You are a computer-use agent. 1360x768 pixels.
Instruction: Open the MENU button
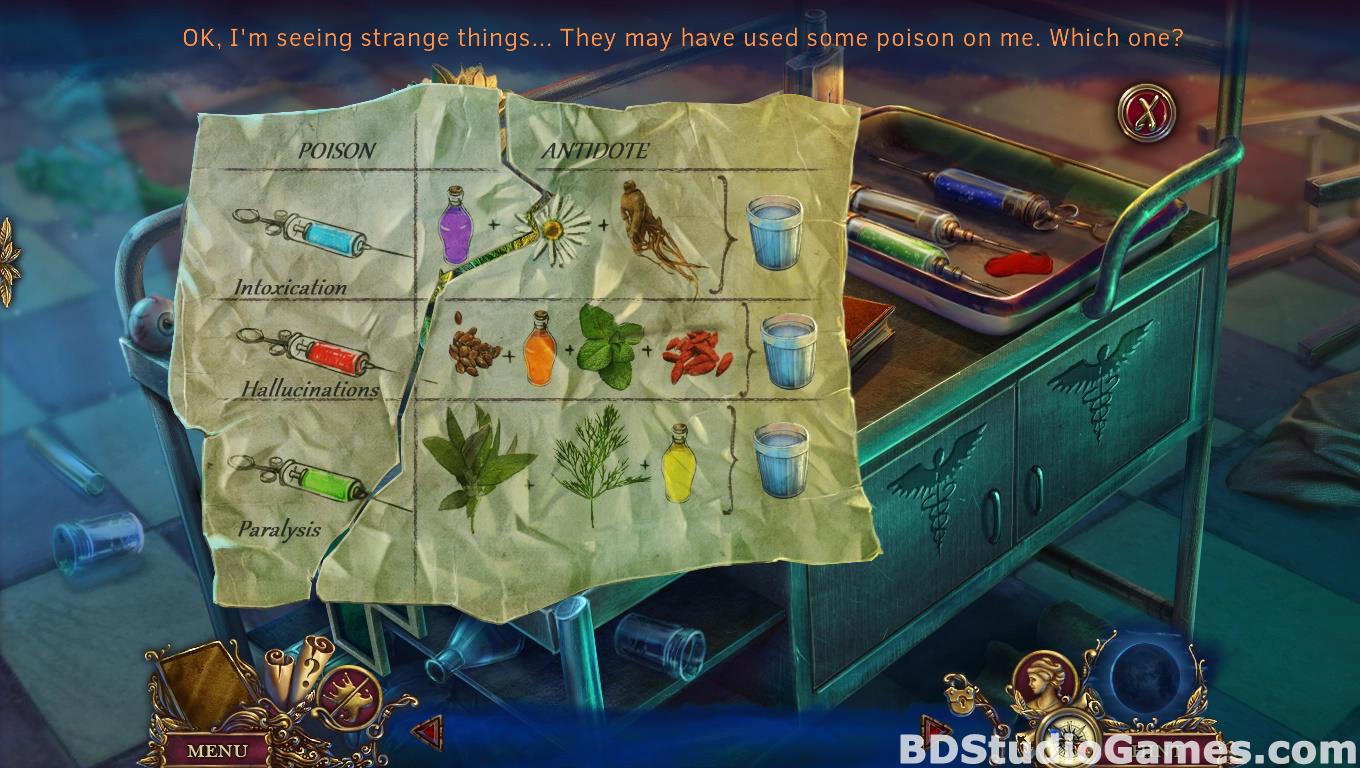[217, 749]
